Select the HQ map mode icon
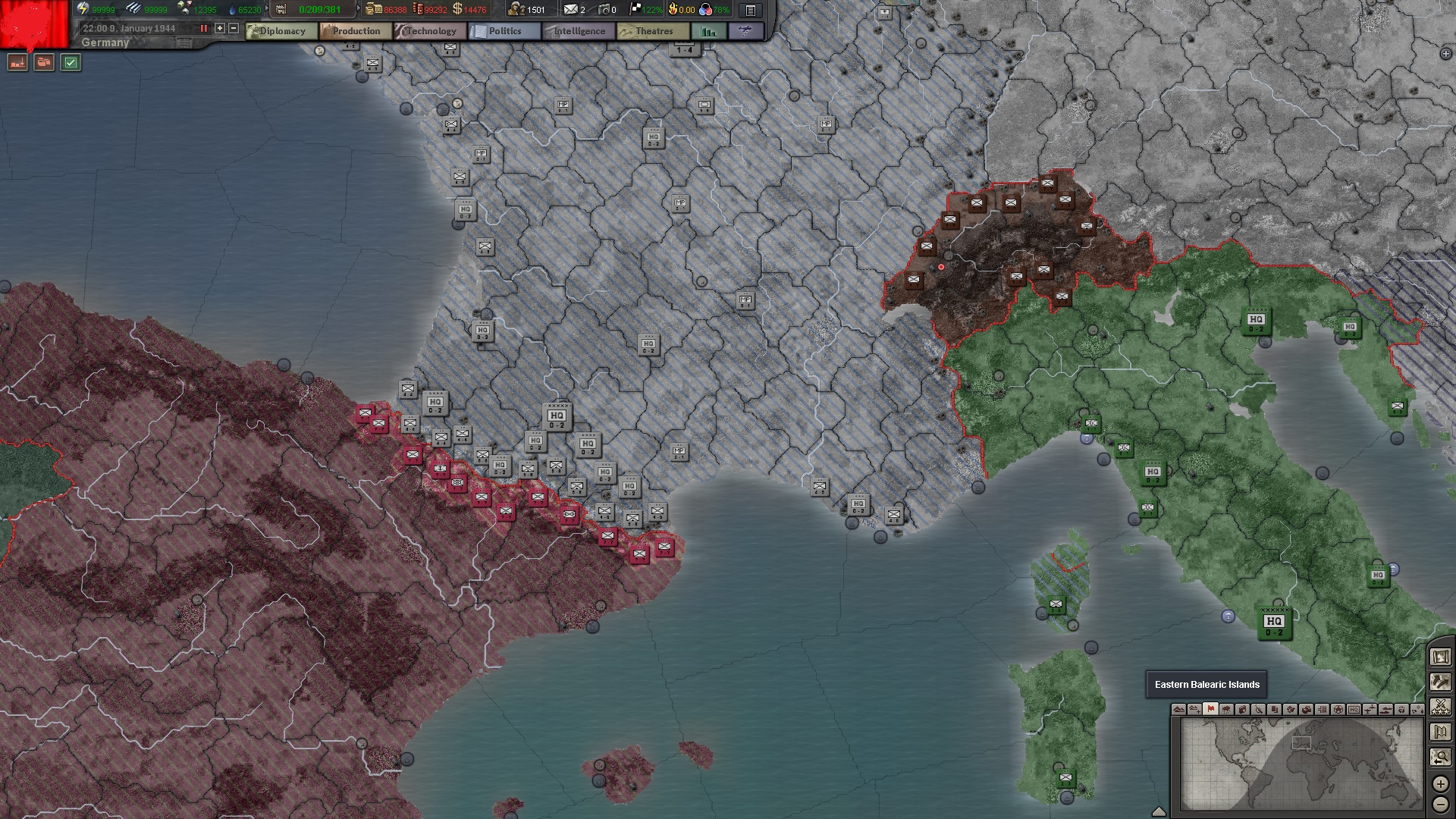The width and height of the screenshot is (1456, 819). (x=1355, y=710)
